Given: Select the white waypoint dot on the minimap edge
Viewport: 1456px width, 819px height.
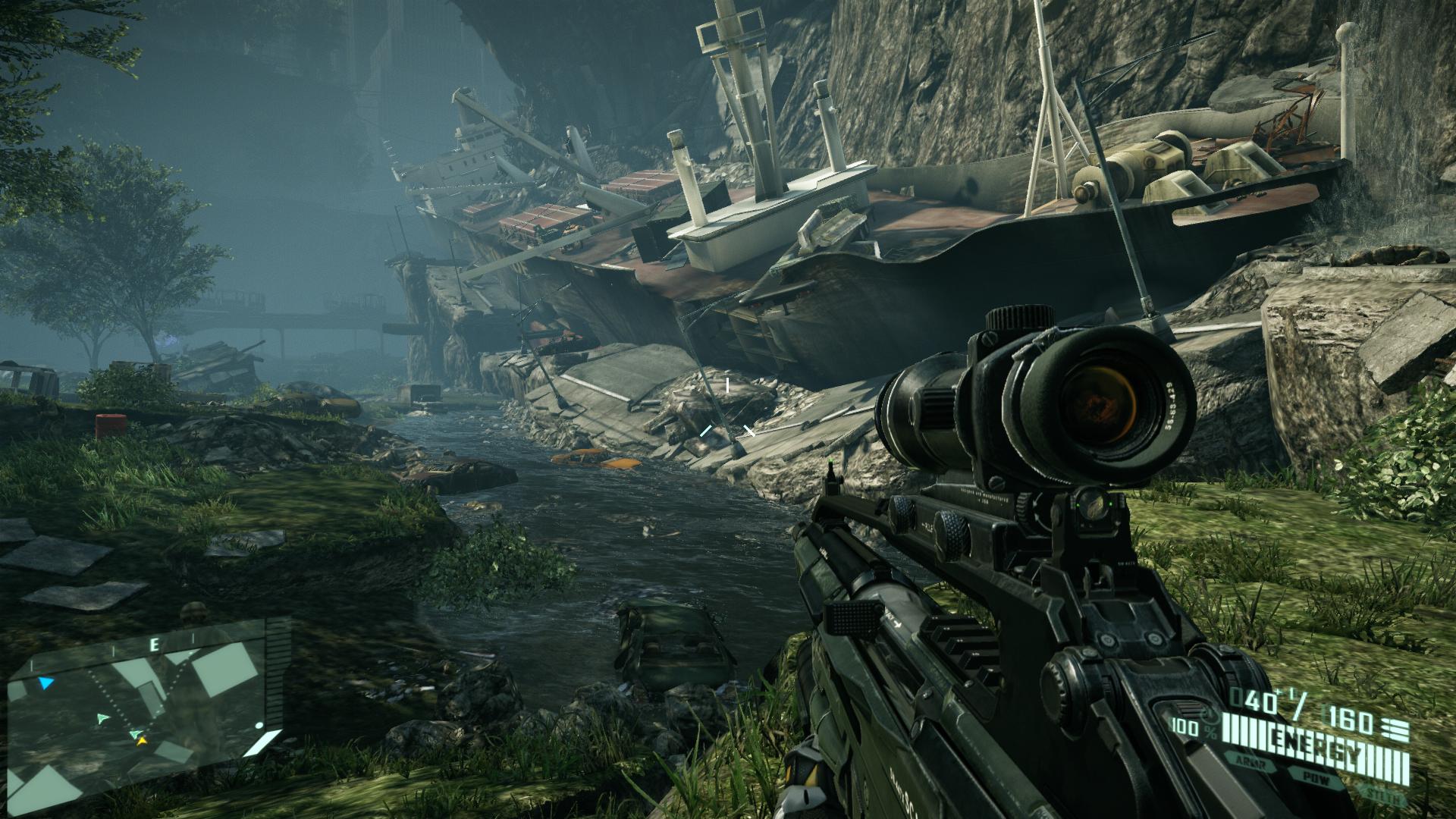Looking at the screenshot, I should click(259, 726).
